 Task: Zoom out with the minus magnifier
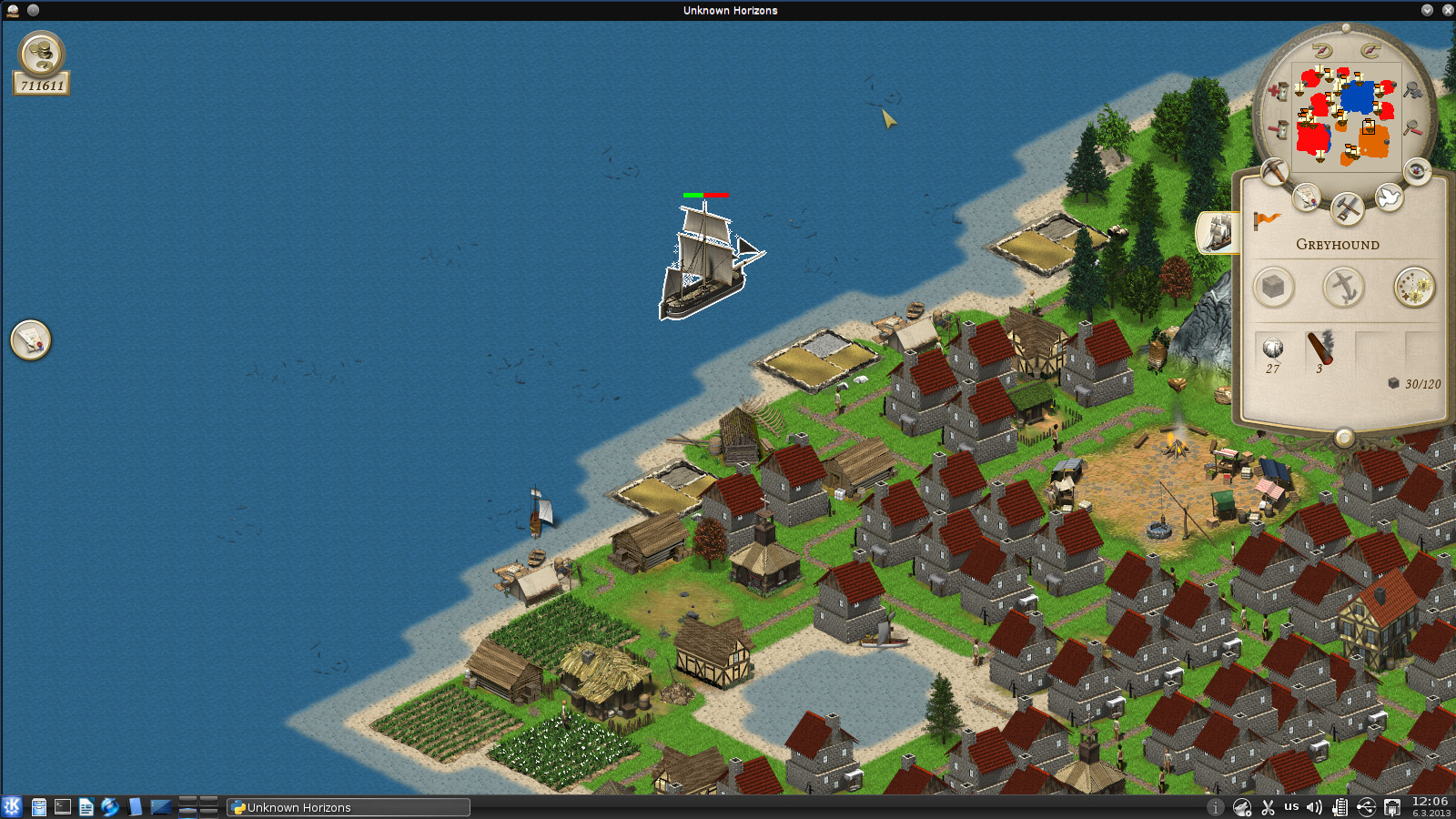pyautogui.click(x=1411, y=128)
